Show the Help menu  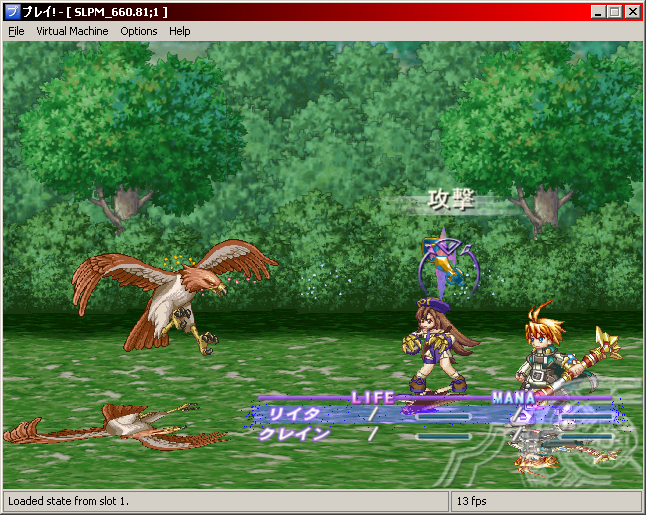pos(180,31)
